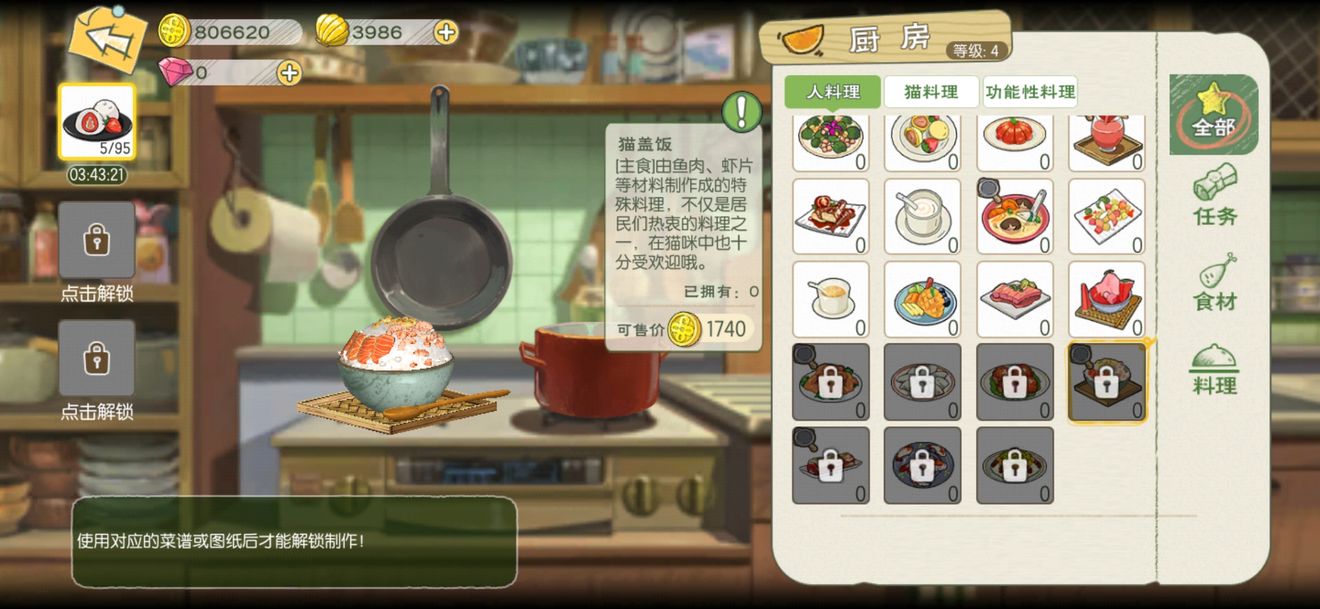Choose the red shaved ice dessert recipe
Screen dimensions: 1320x609
click(x=1106, y=299)
